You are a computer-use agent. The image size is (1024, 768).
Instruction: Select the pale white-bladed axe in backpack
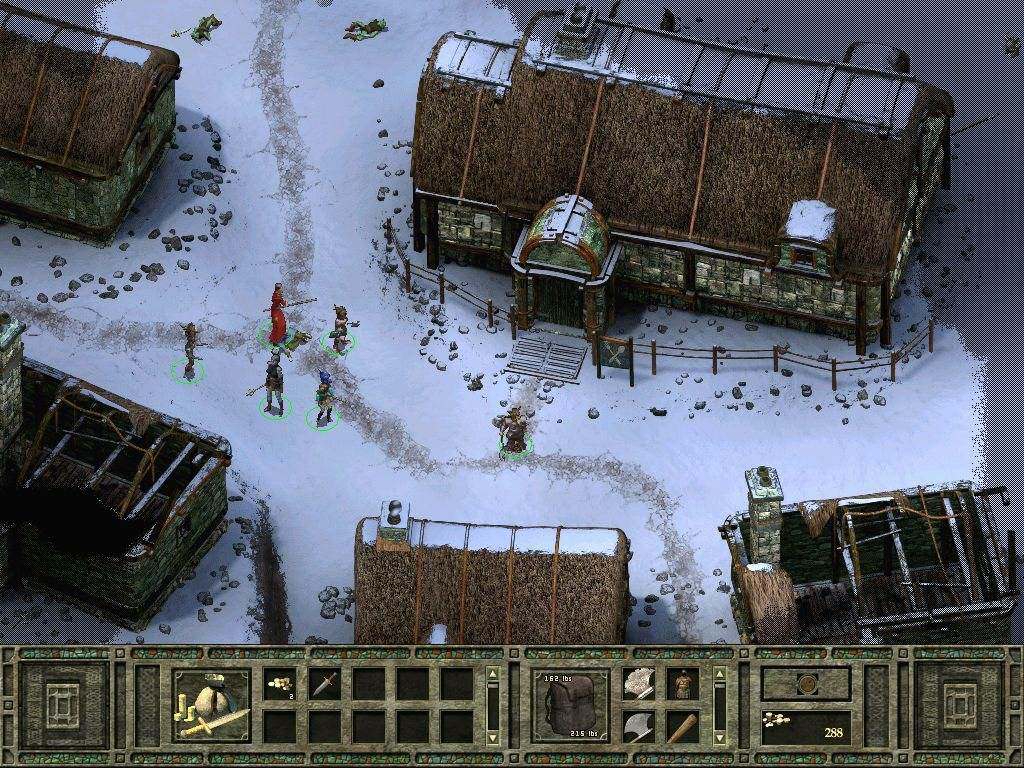639,683
